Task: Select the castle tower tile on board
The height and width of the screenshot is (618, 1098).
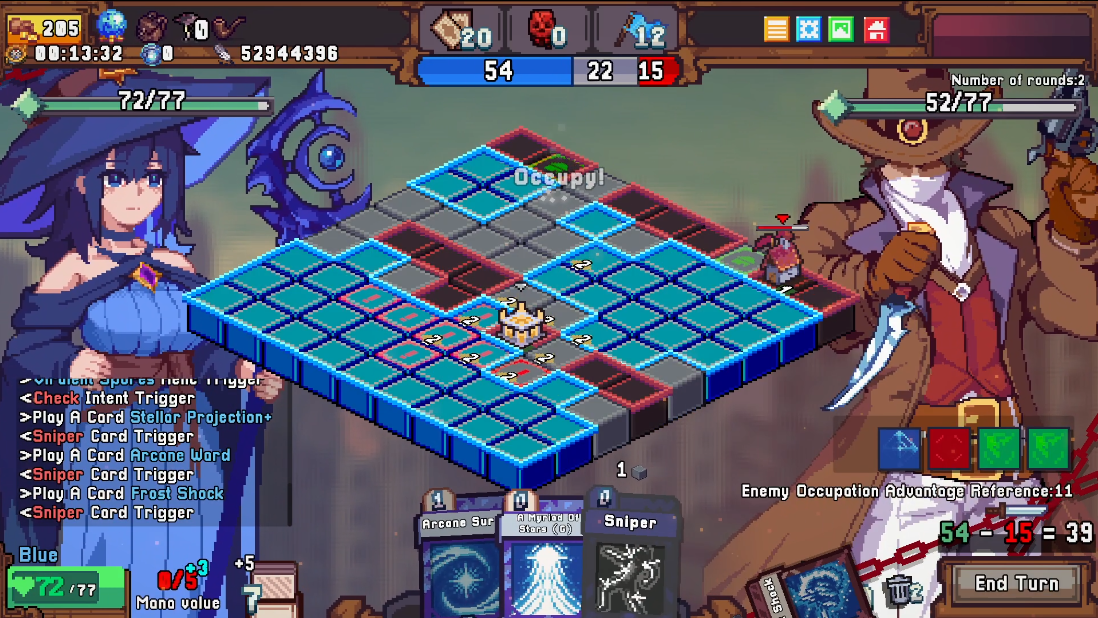Action: [520, 322]
